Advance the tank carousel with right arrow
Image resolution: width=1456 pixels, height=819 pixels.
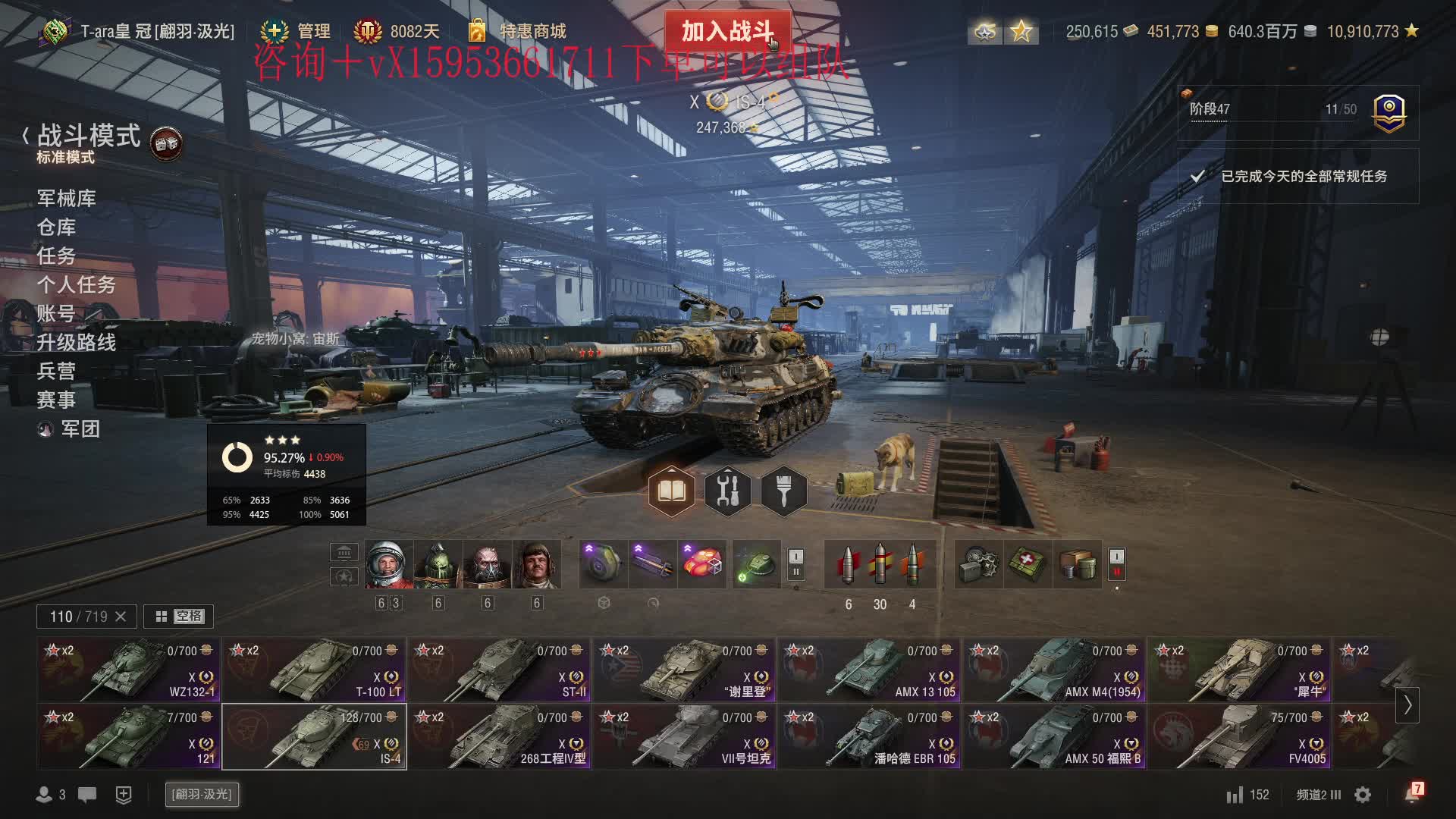point(1407,704)
